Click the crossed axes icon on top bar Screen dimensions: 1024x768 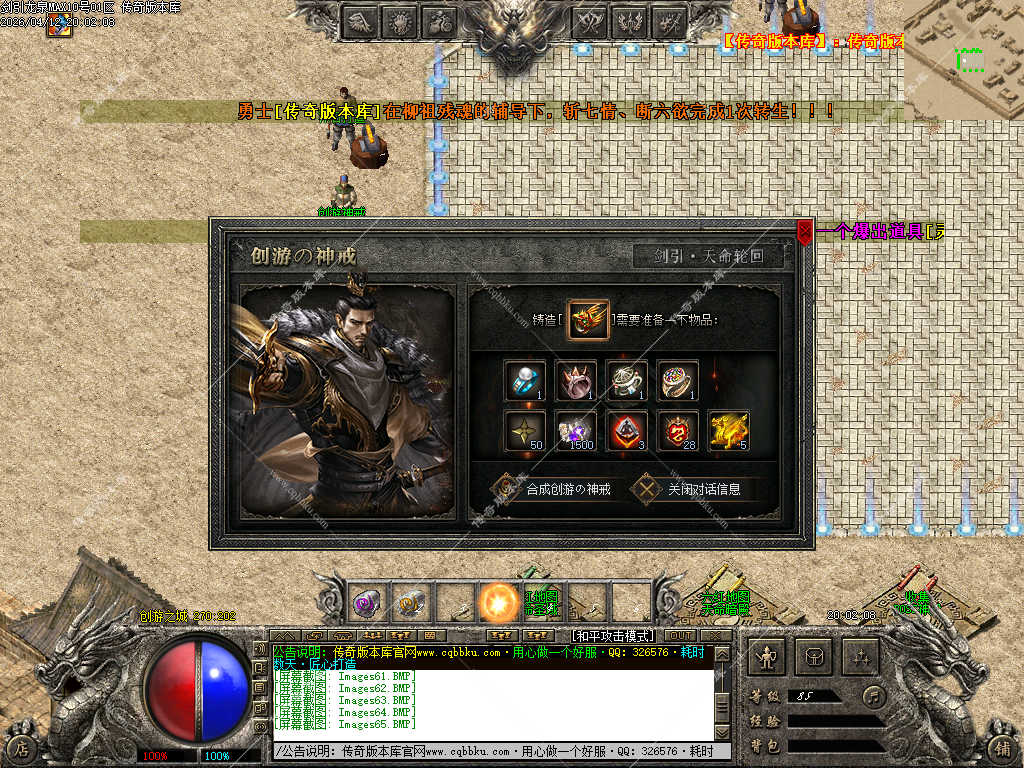pyautogui.click(x=590, y=20)
